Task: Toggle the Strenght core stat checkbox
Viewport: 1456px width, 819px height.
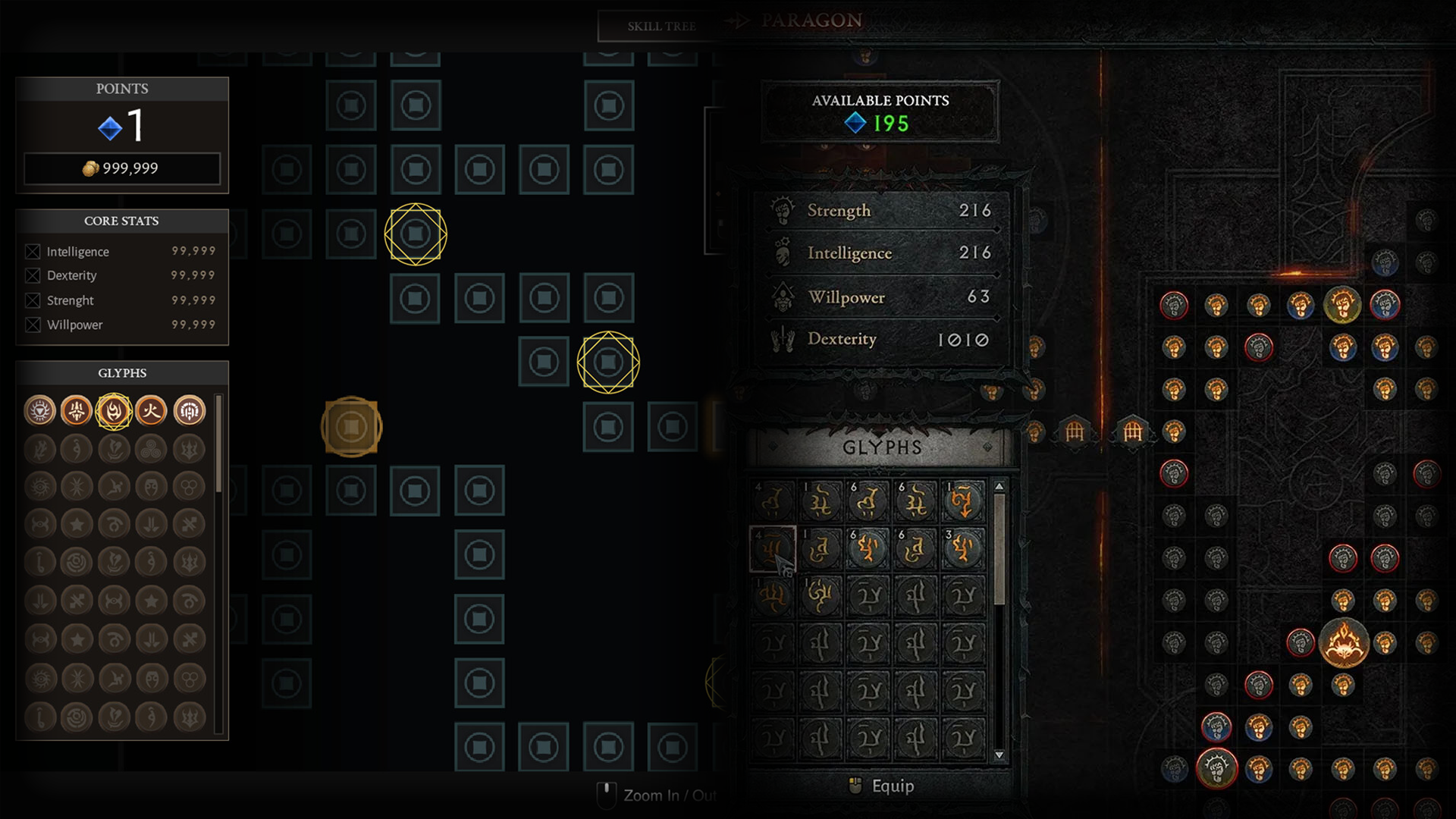Action: point(33,300)
